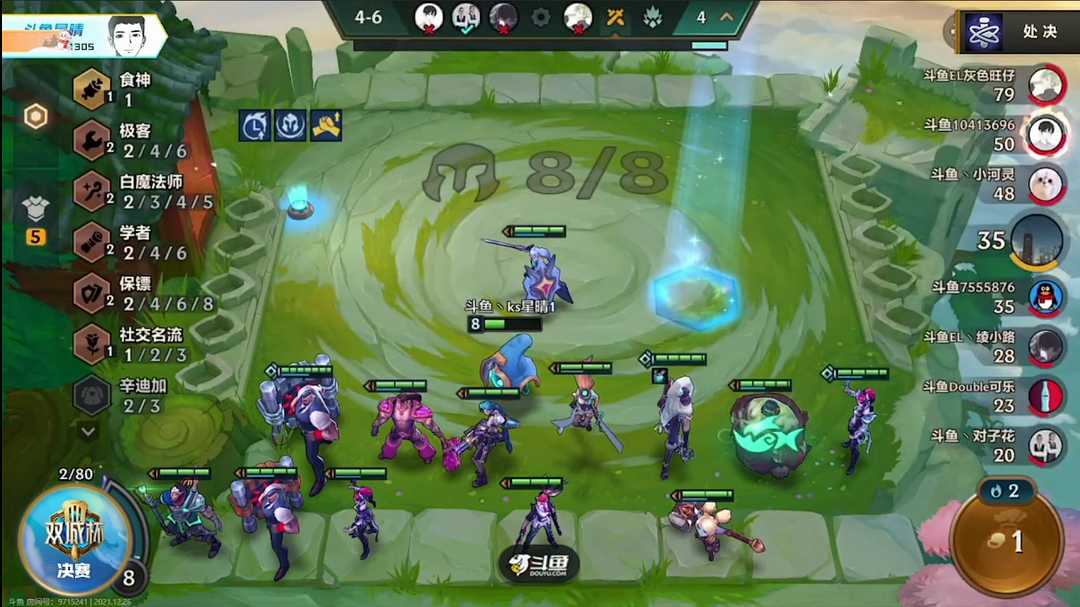Spectate player 斗鱼10413696 with 50 health

pyautogui.click(x=1046, y=133)
